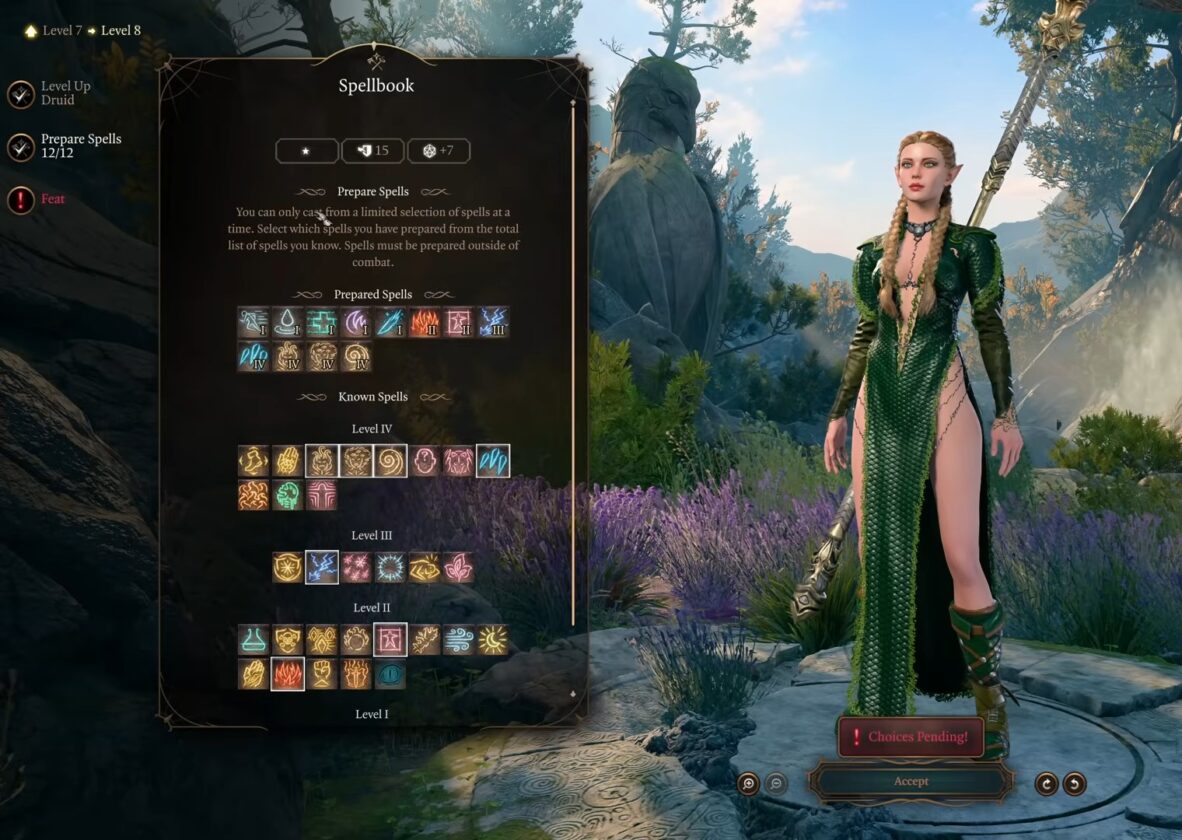Screen dimensions: 1182x840
Task: Select the pink cross spell under Level IV
Action: (322, 495)
